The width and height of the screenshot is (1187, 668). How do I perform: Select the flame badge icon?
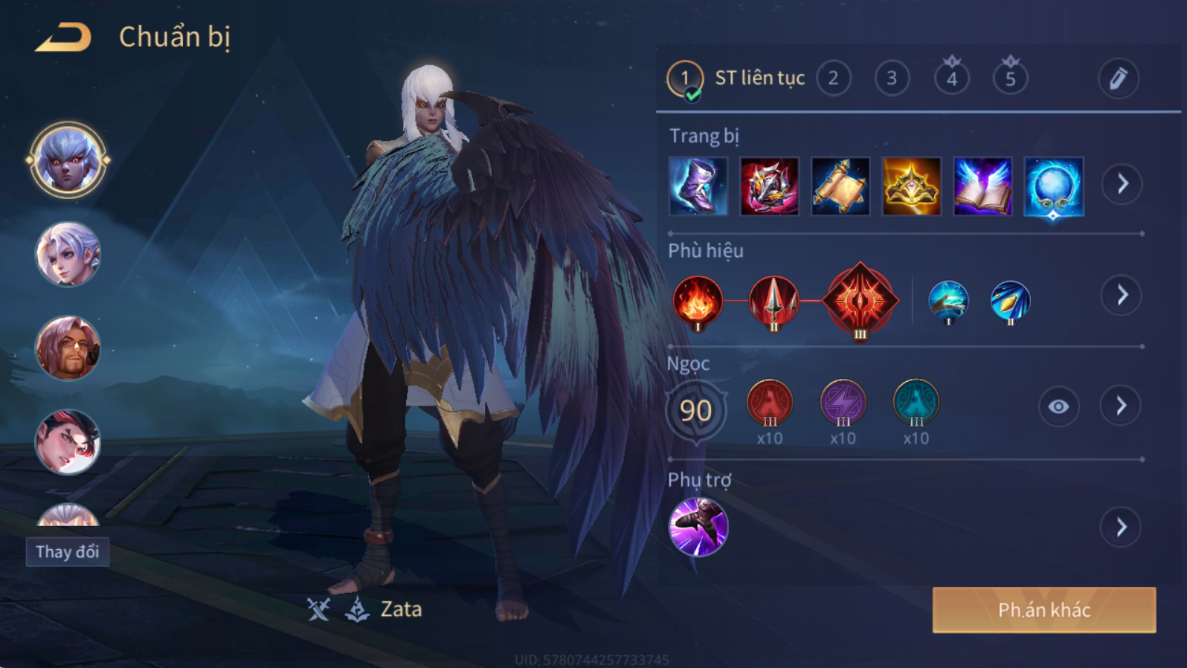click(697, 300)
